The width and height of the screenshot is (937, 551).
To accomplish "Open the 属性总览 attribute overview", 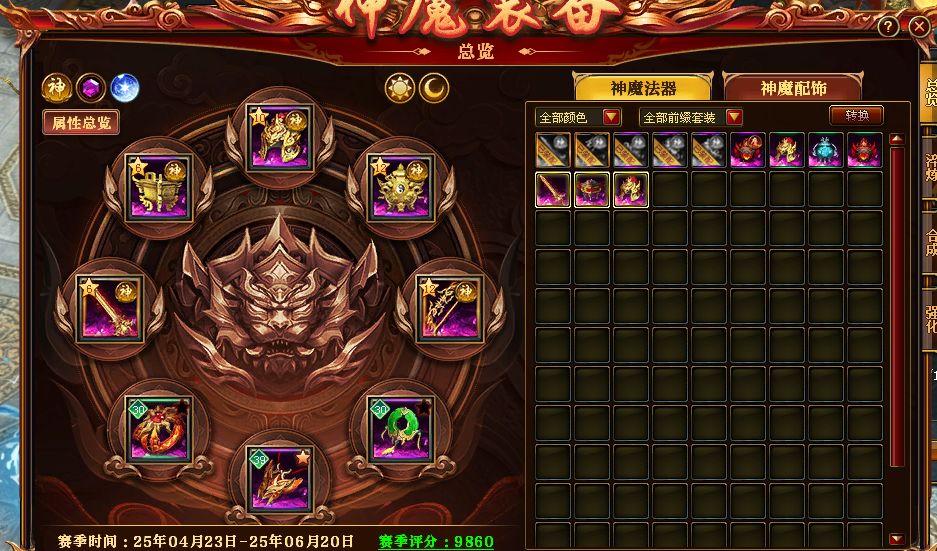I will click(81, 122).
